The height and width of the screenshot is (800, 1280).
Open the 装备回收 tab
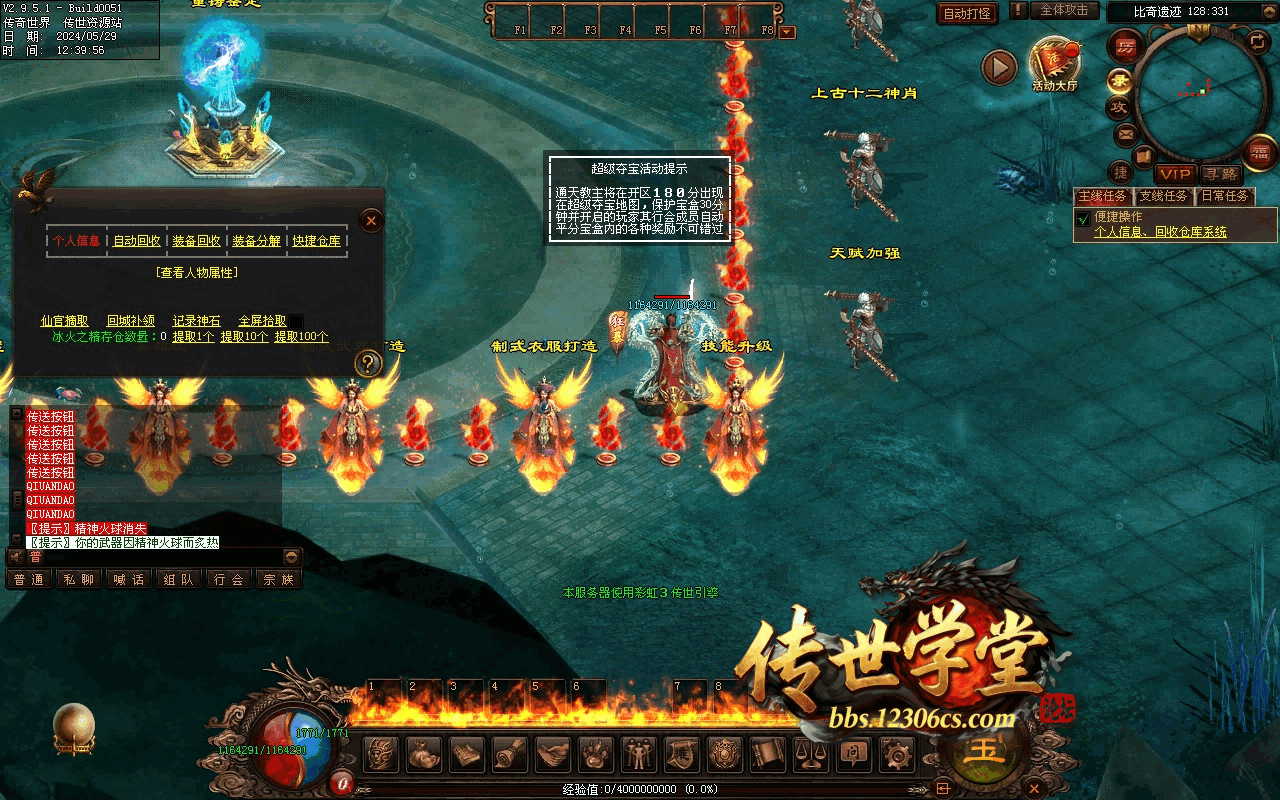pos(197,241)
